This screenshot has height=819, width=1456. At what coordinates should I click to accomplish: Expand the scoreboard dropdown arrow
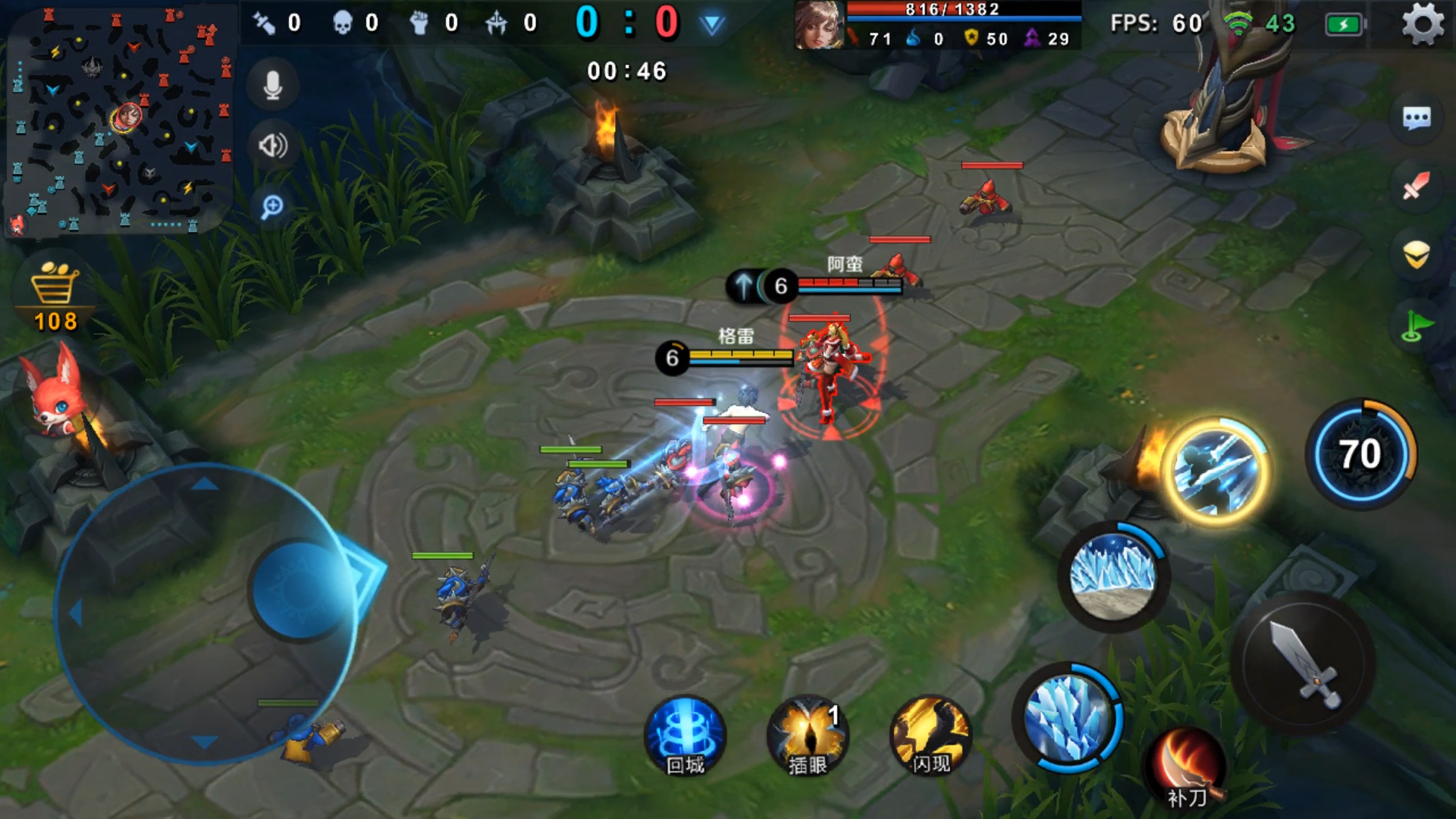coord(711,24)
